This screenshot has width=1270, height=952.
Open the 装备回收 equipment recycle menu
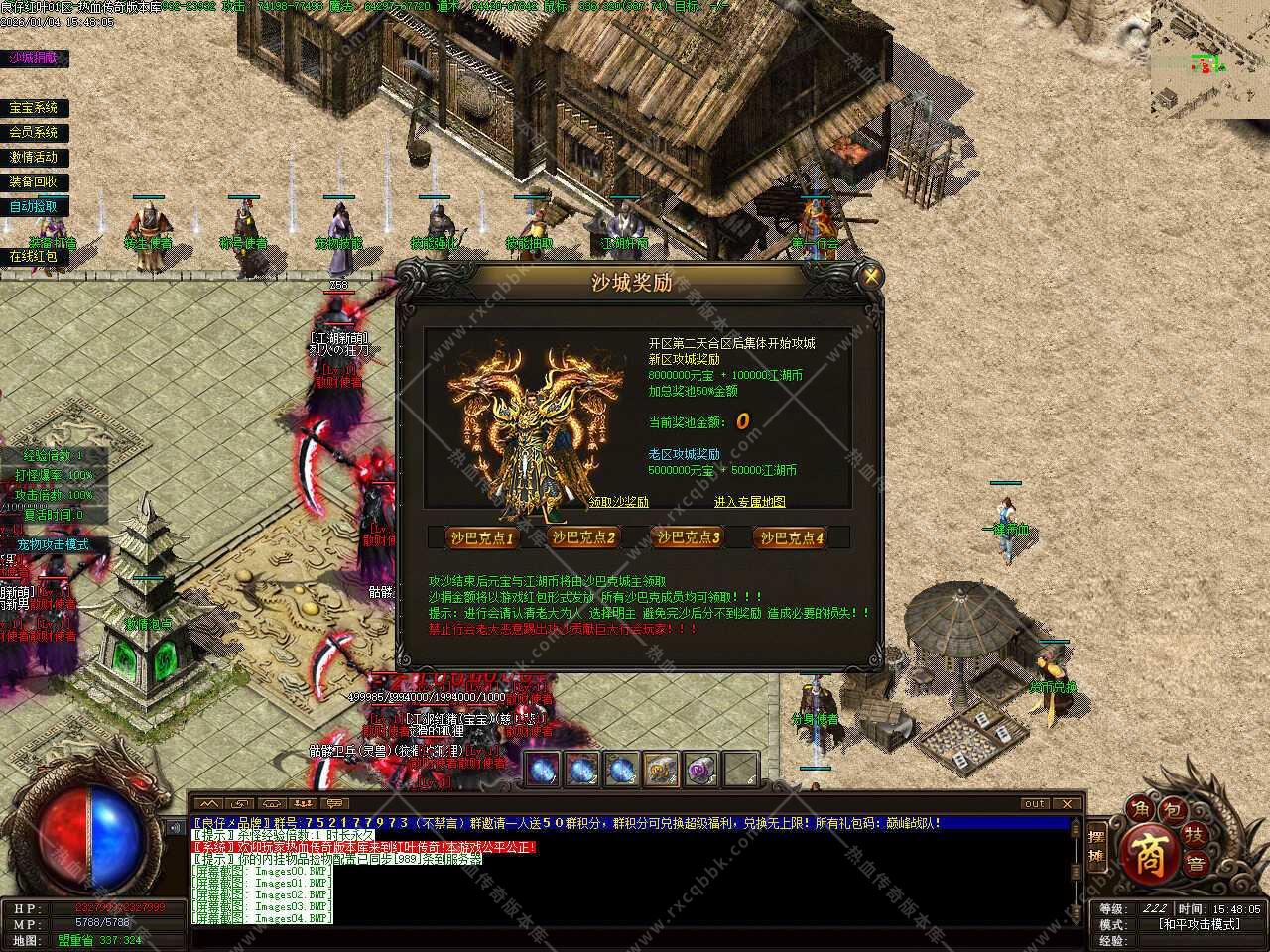(33, 181)
